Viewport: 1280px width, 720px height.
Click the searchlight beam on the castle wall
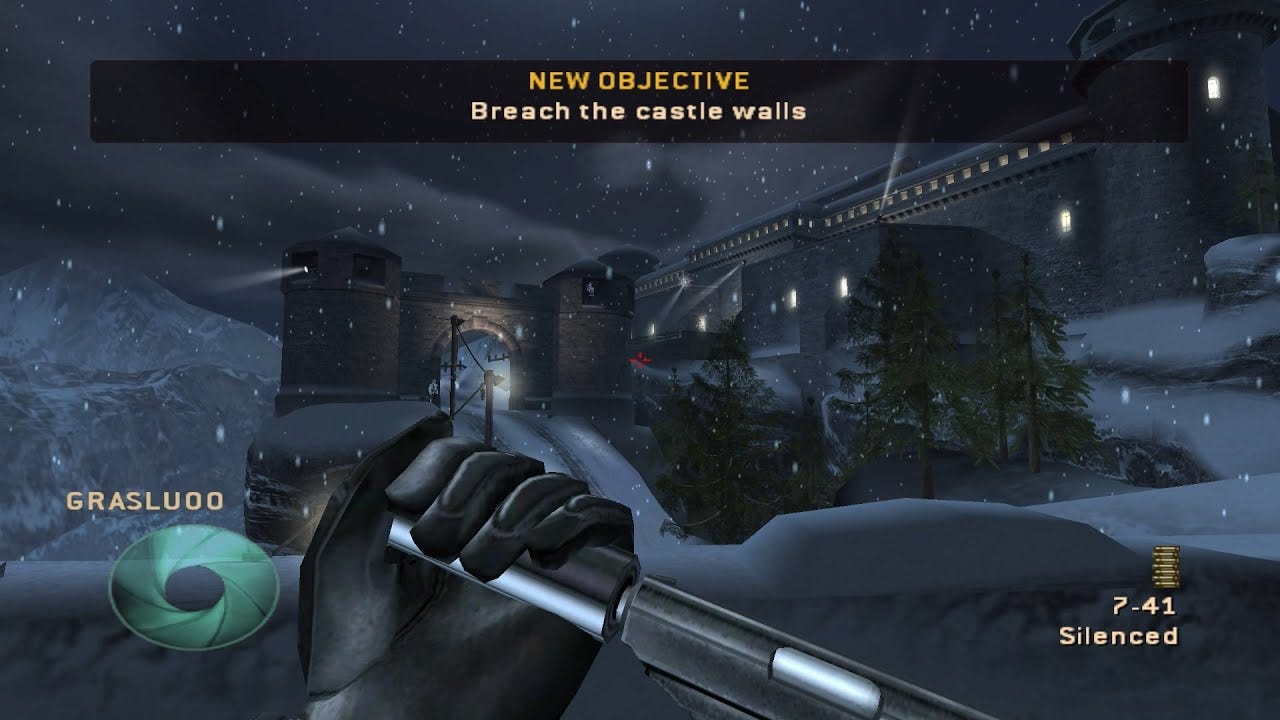(x=685, y=283)
